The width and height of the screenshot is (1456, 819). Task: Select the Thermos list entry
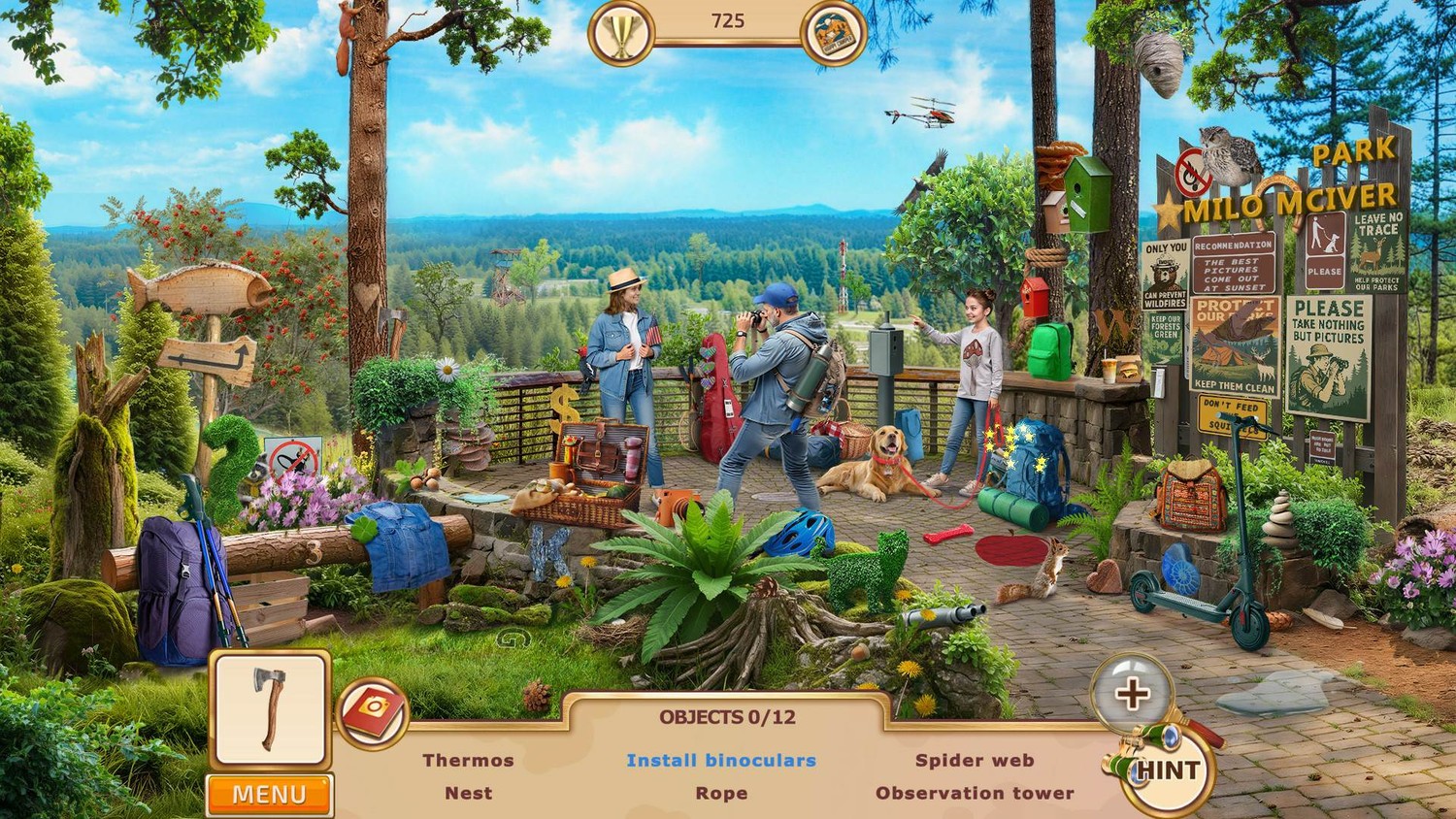click(468, 761)
